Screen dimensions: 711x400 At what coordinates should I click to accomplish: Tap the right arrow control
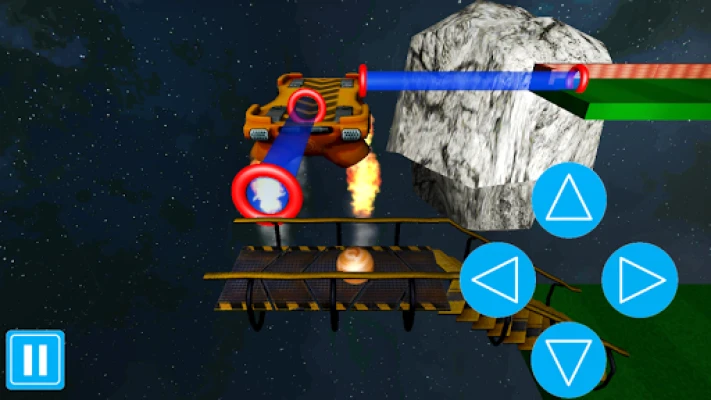[640, 281]
